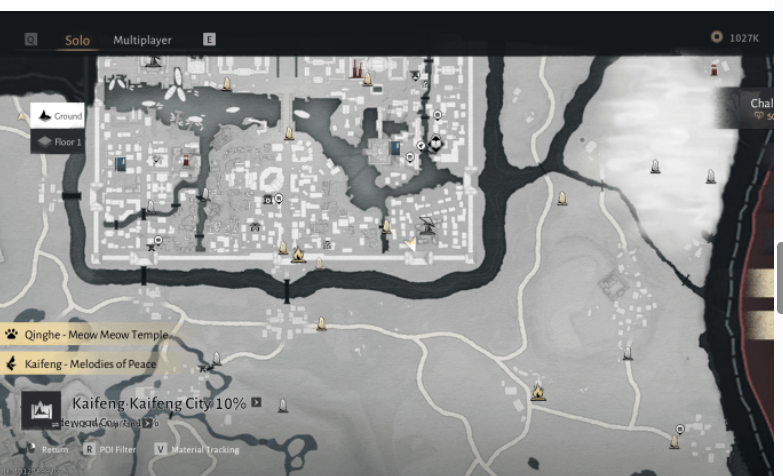Expand the Kaifeng City 10% progress arrow
The image size is (783, 476).
pyautogui.click(x=257, y=403)
